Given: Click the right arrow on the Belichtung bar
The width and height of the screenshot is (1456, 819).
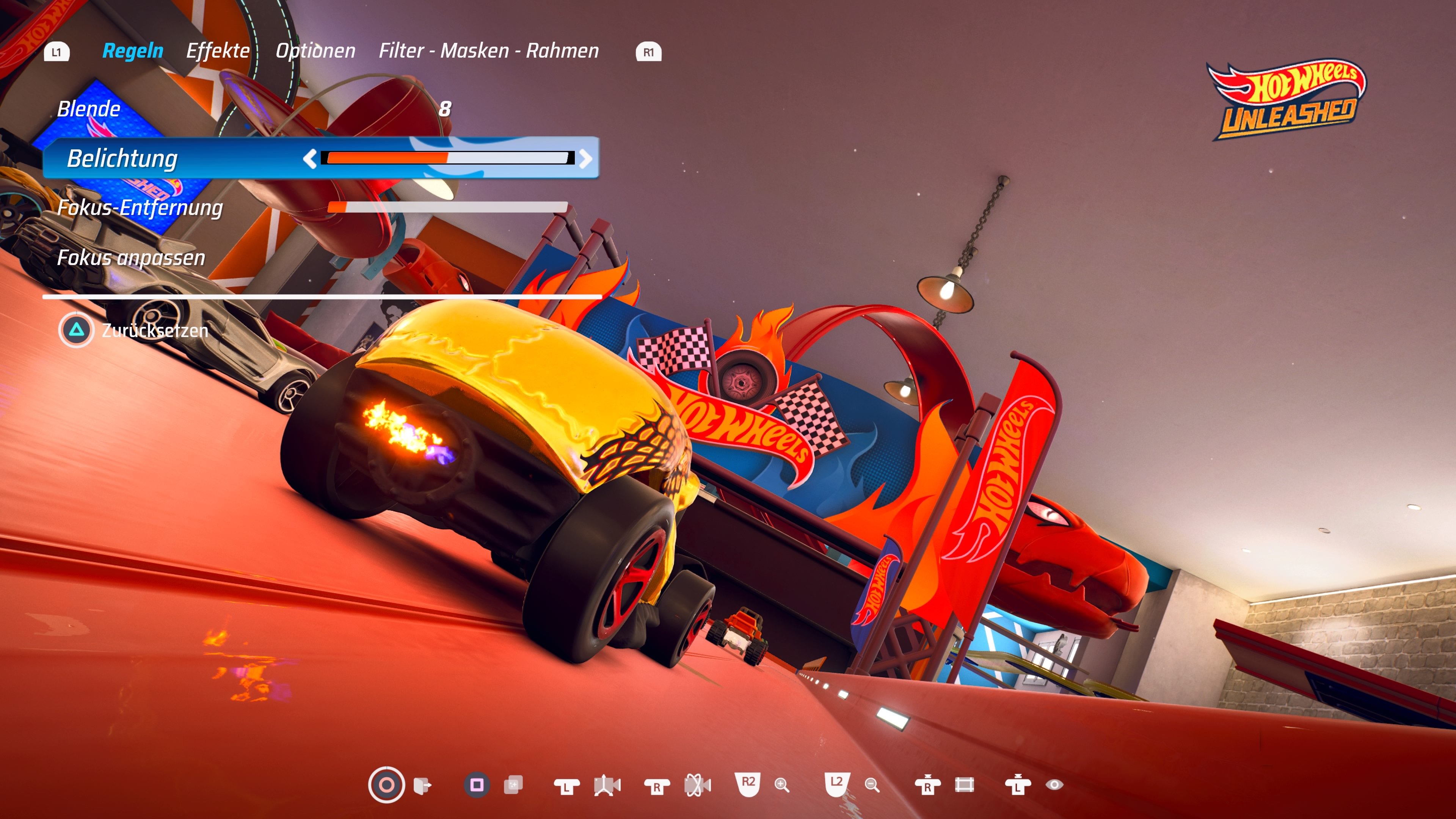Looking at the screenshot, I should (x=586, y=159).
